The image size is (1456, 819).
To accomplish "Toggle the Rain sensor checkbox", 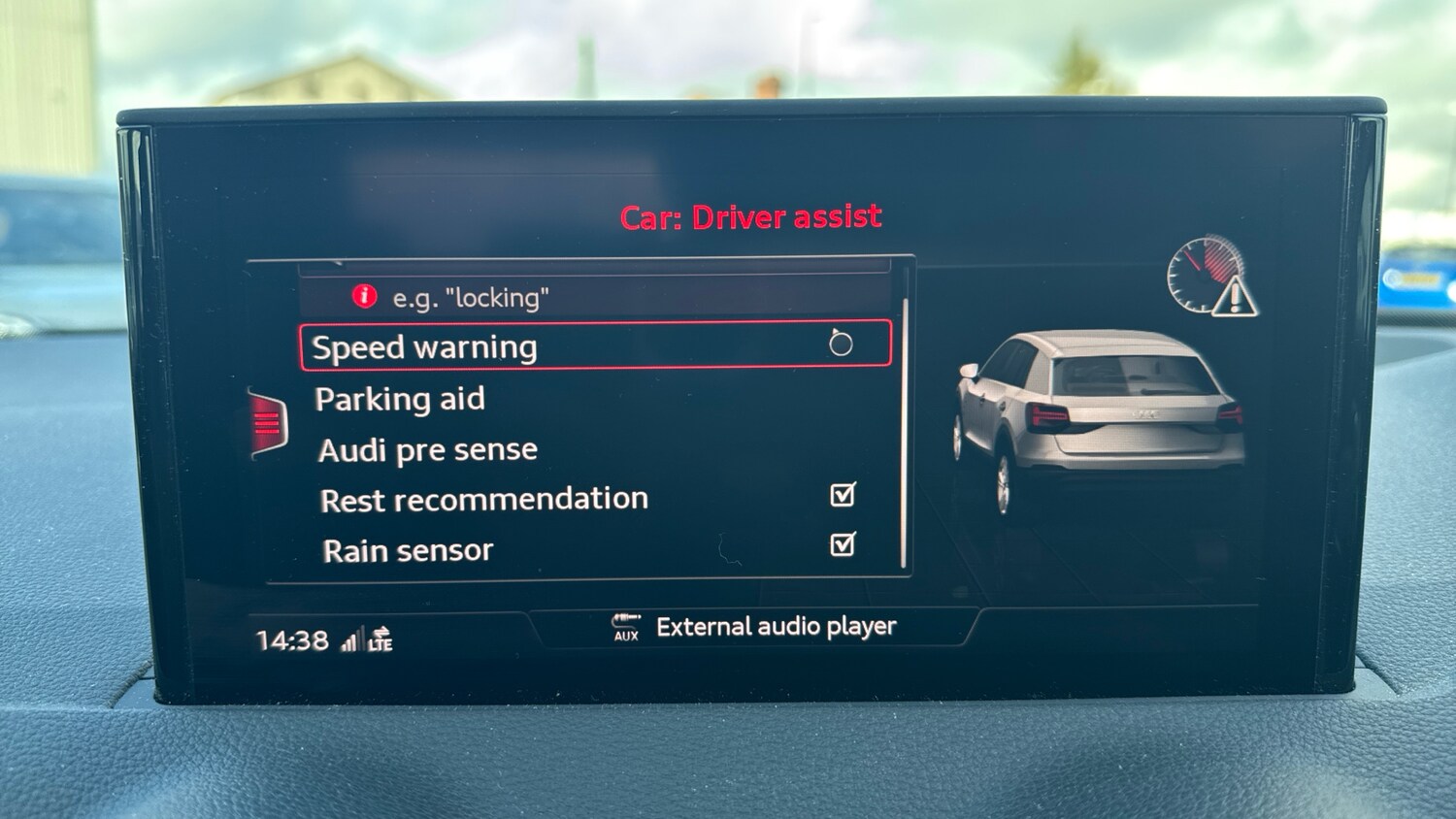I will click(x=843, y=544).
